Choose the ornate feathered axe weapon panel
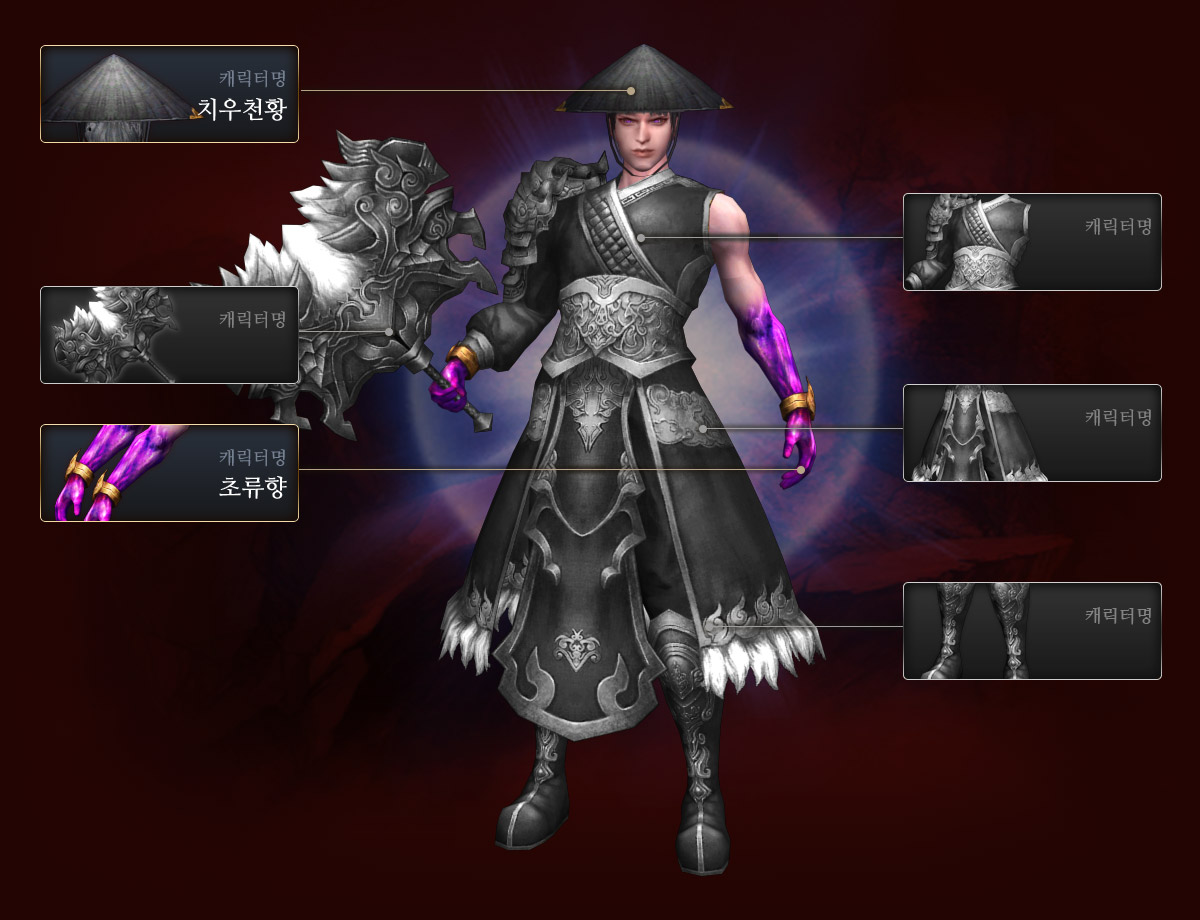Image resolution: width=1200 pixels, height=920 pixels. click(x=169, y=335)
